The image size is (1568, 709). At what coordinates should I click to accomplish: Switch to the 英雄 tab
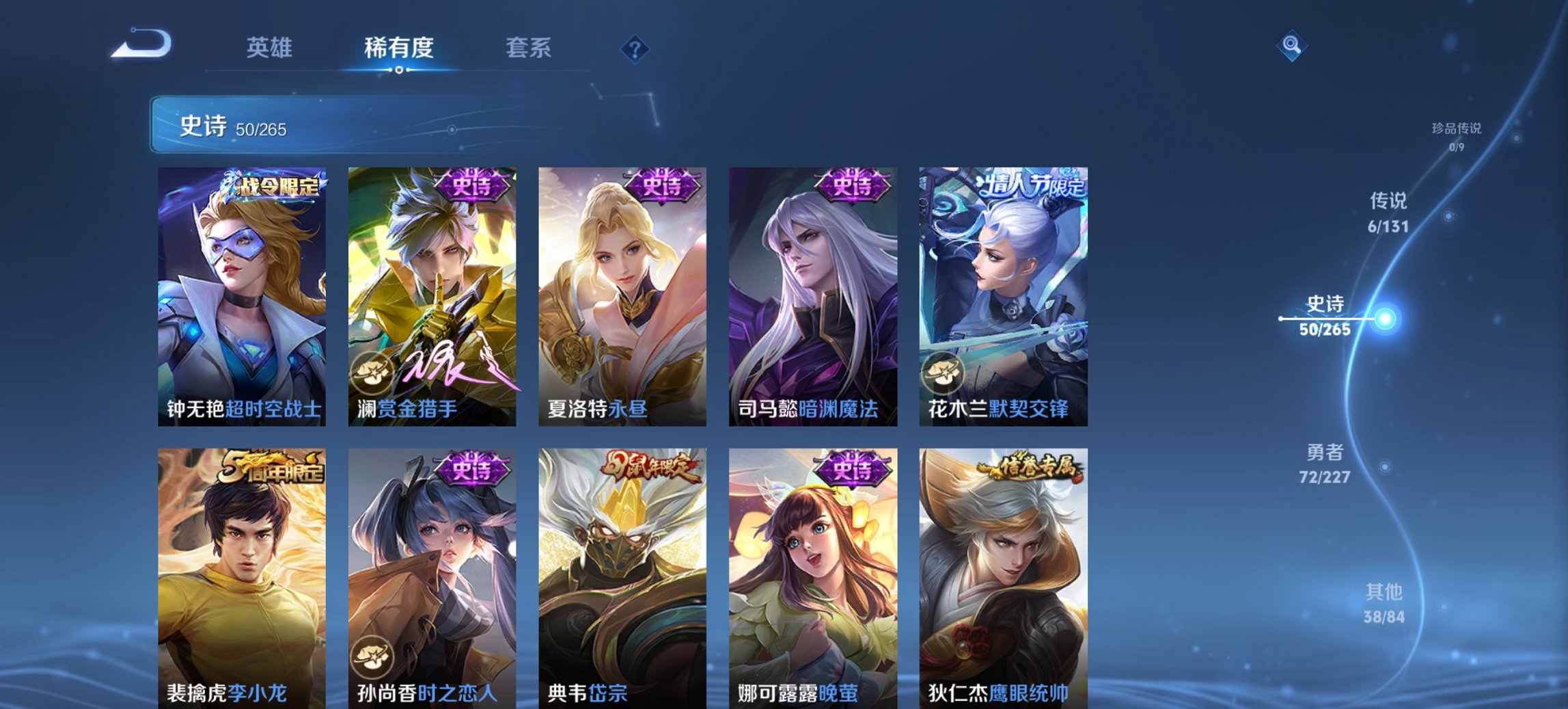click(272, 48)
